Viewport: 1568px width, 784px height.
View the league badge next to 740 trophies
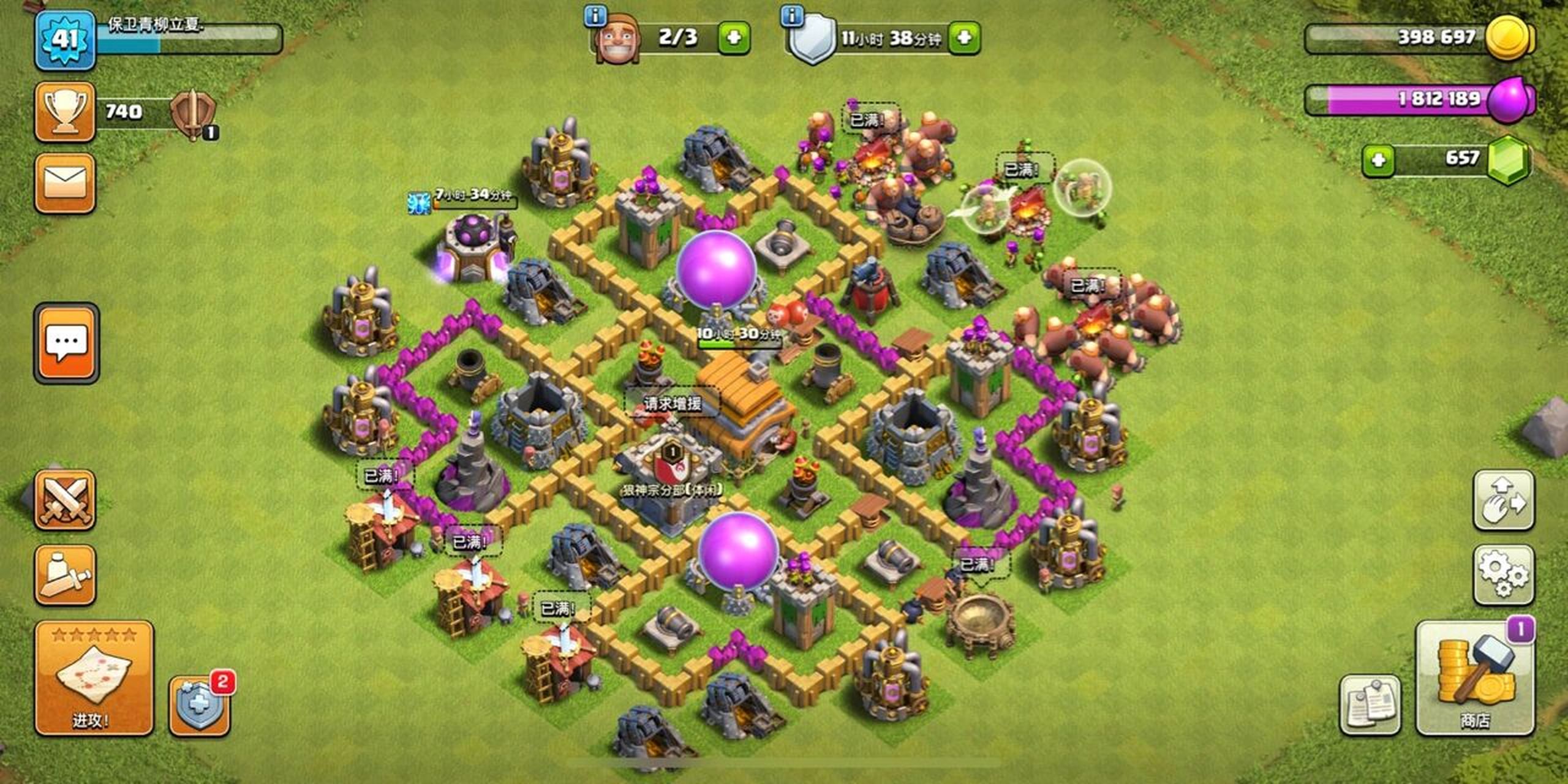(192, 113)
